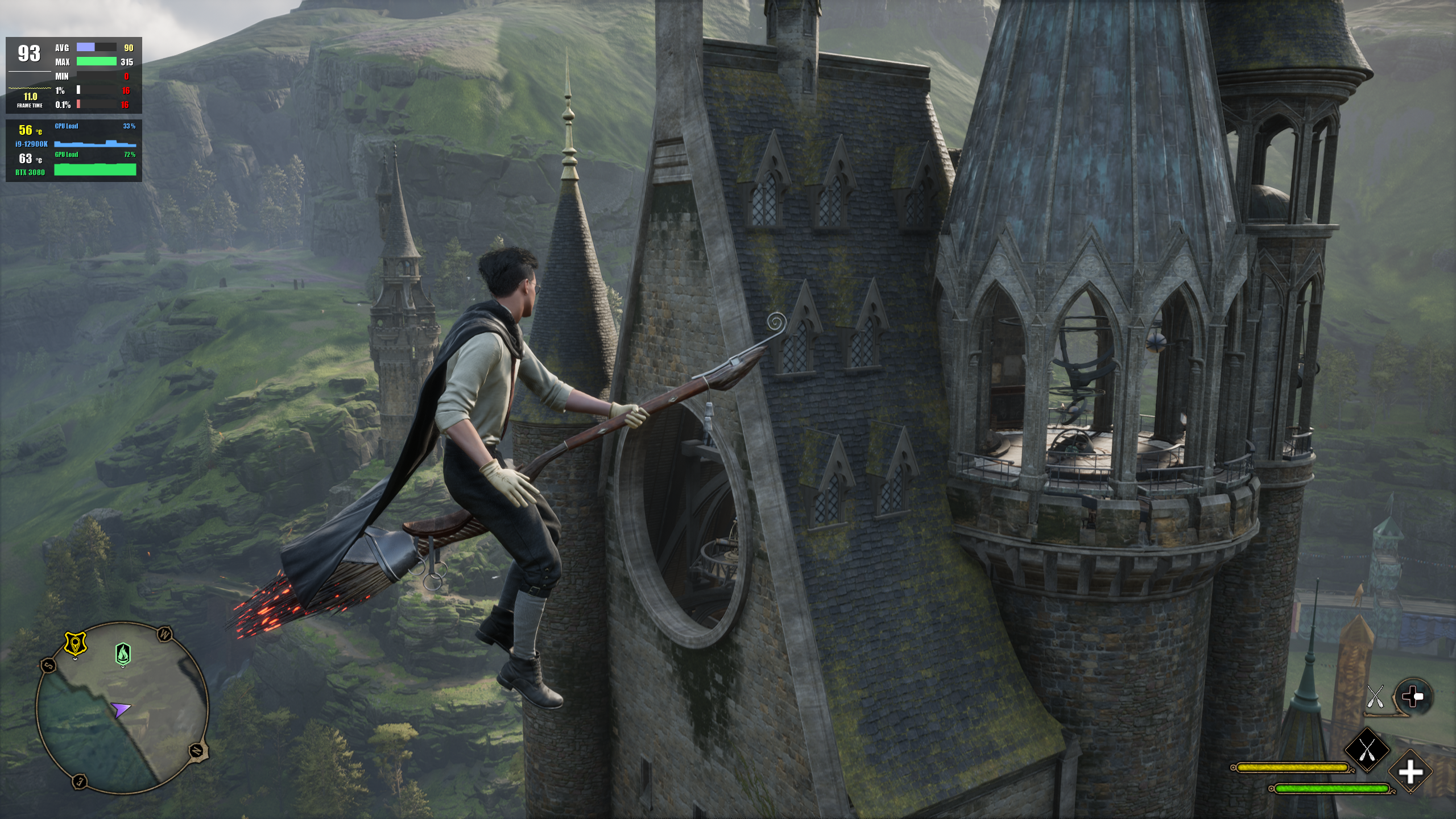Click the CPU and GPU load overlay panel
This screenshot has height=819, width=1456.
74,151
